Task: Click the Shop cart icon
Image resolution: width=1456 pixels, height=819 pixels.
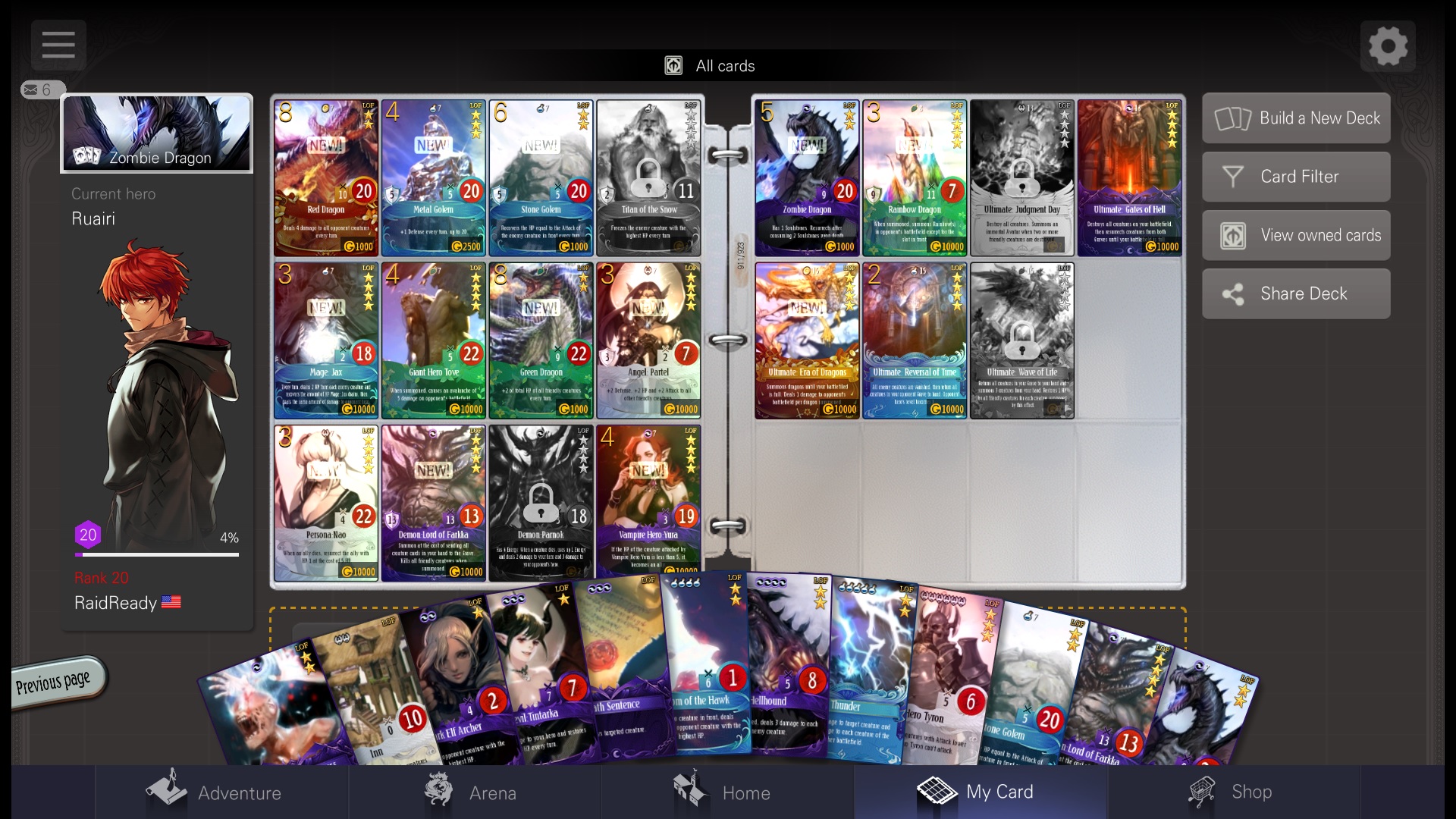Action: (1206, 789)
